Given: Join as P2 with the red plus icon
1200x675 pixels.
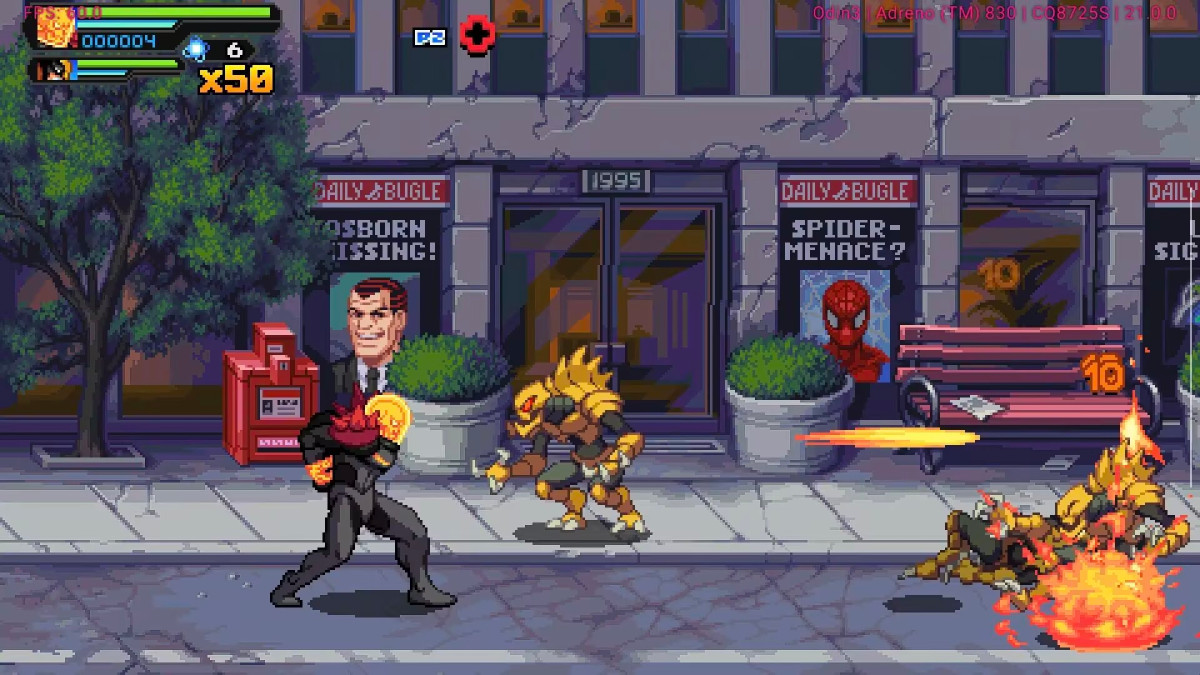Looking at the screenshot, I should point(477,35).
